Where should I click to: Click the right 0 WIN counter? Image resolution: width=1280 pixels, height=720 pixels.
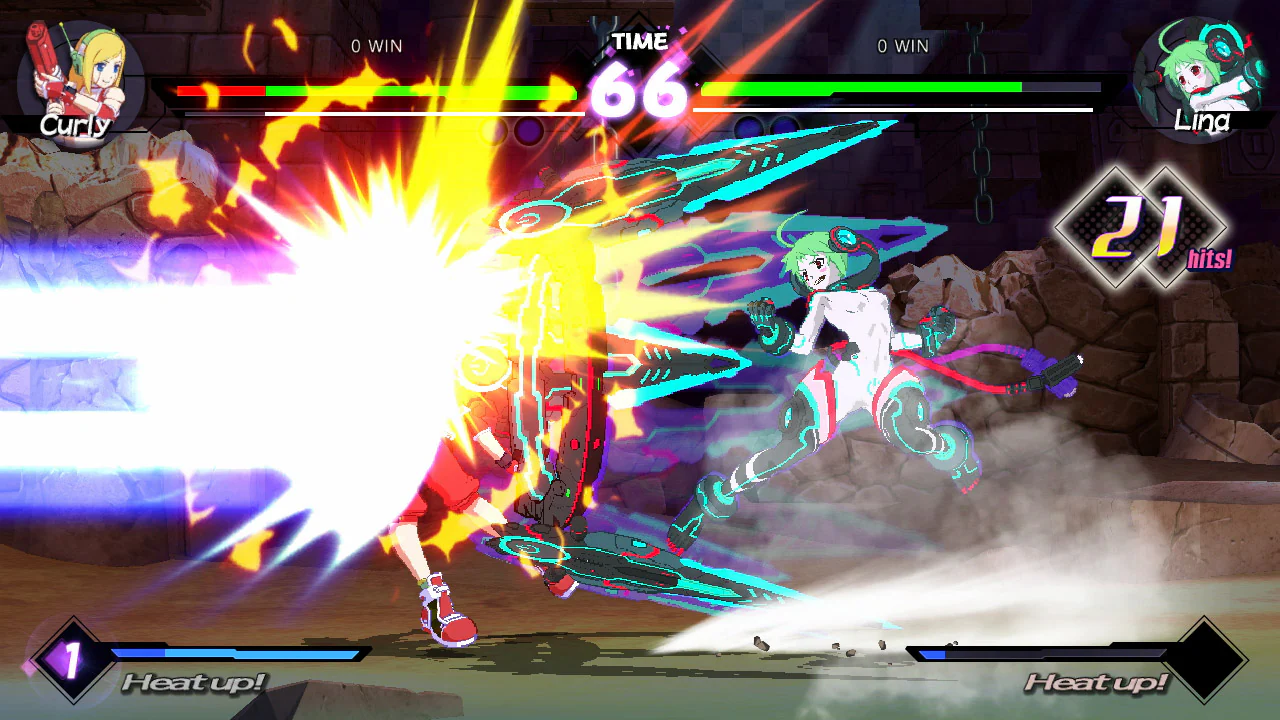point(904,46)
